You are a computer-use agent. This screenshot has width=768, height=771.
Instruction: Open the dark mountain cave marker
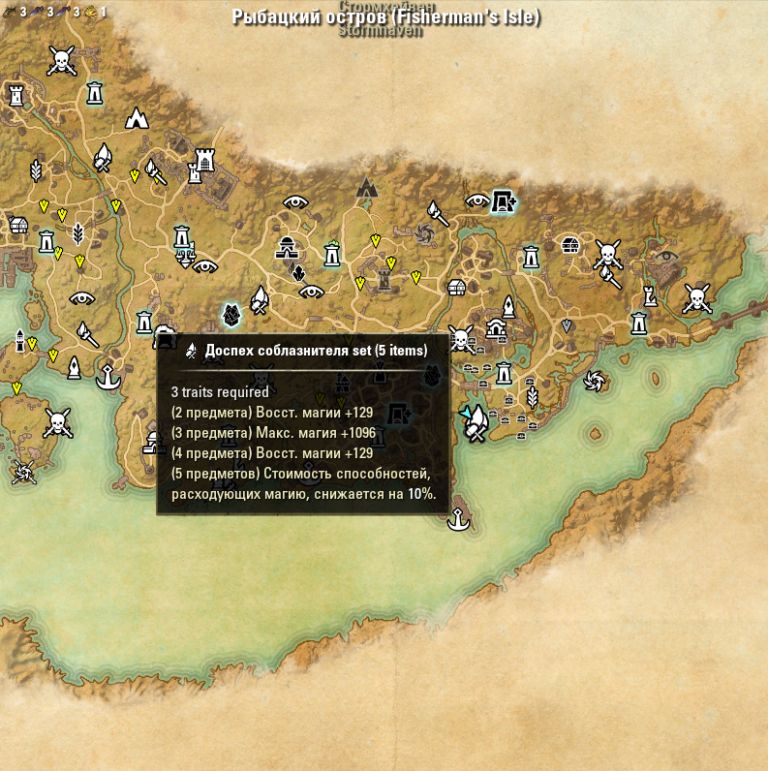pyautogui.click(x=367, y=186)
